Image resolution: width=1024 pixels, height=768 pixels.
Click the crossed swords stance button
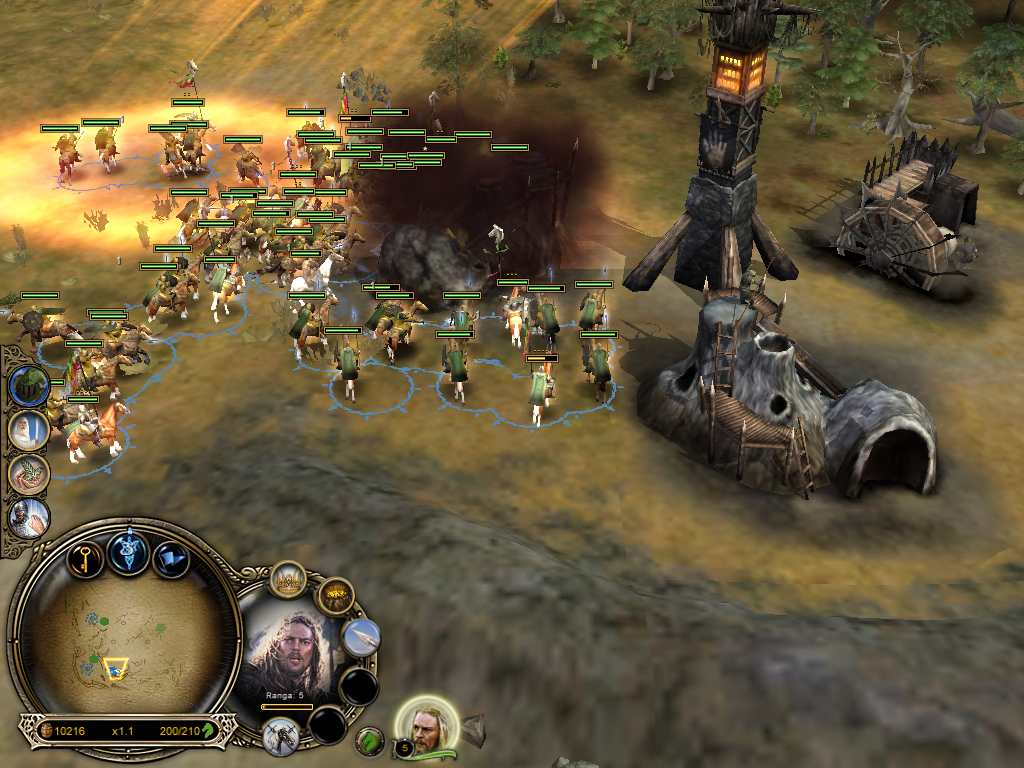click(281, 735)
